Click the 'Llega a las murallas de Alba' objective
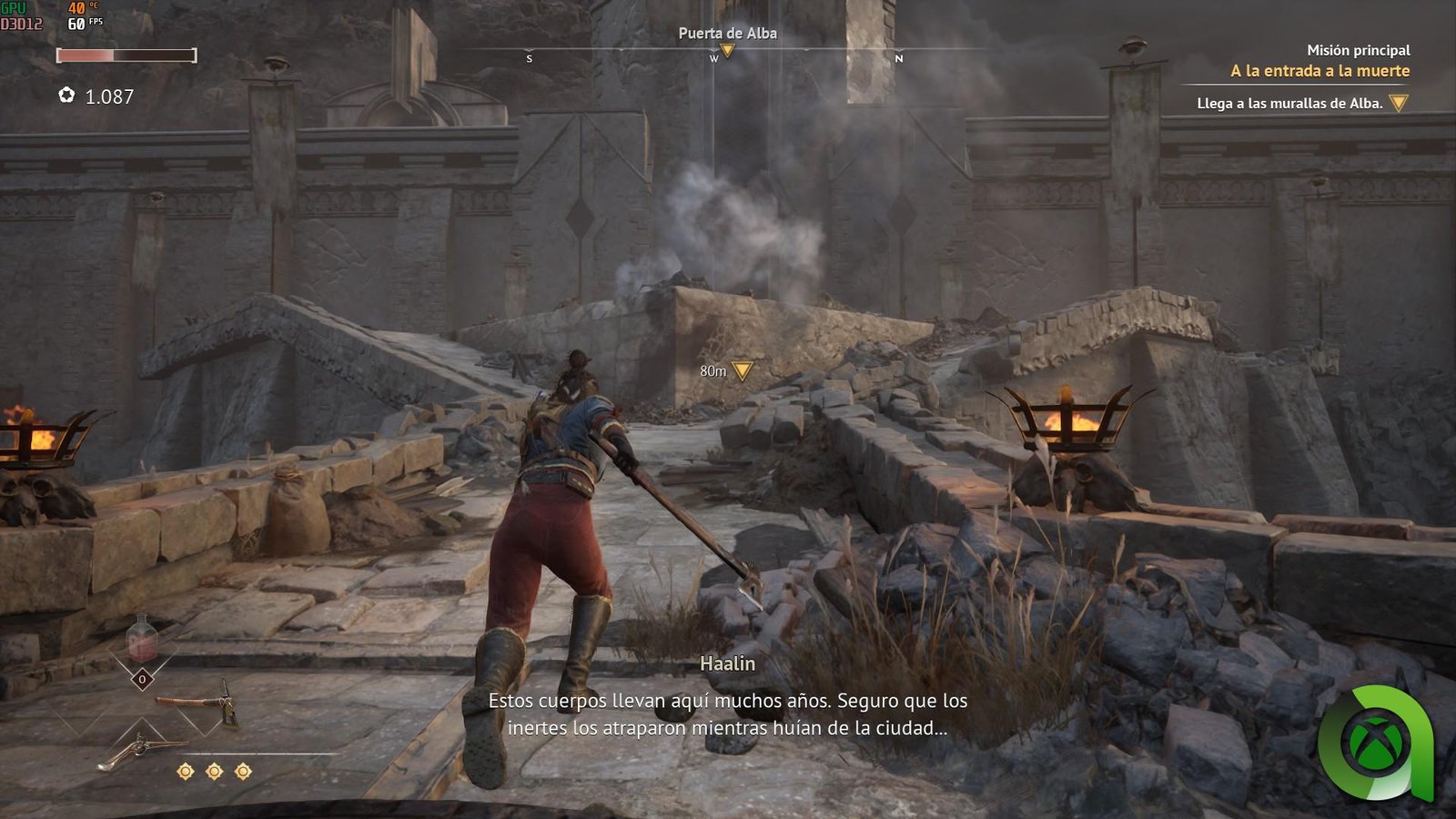This screenshot has height=819, width=1456. click(1289, 104)
